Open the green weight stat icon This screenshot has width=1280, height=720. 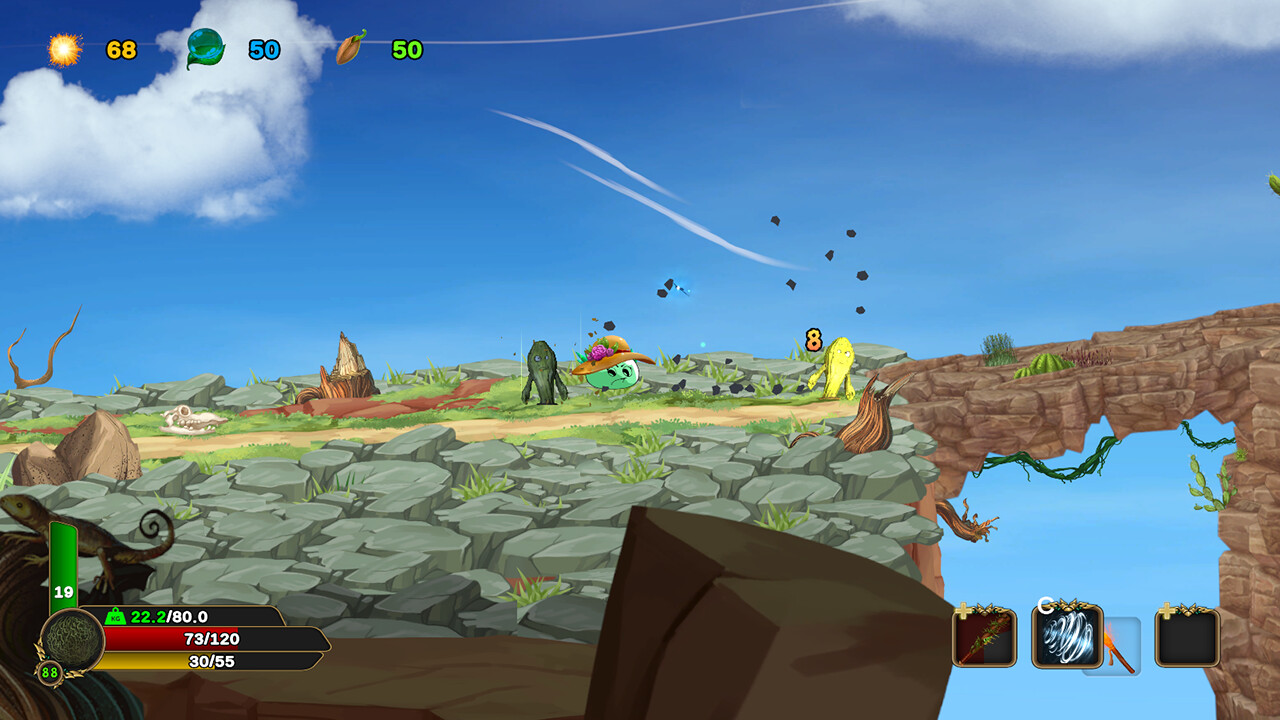tap(115, 617)
